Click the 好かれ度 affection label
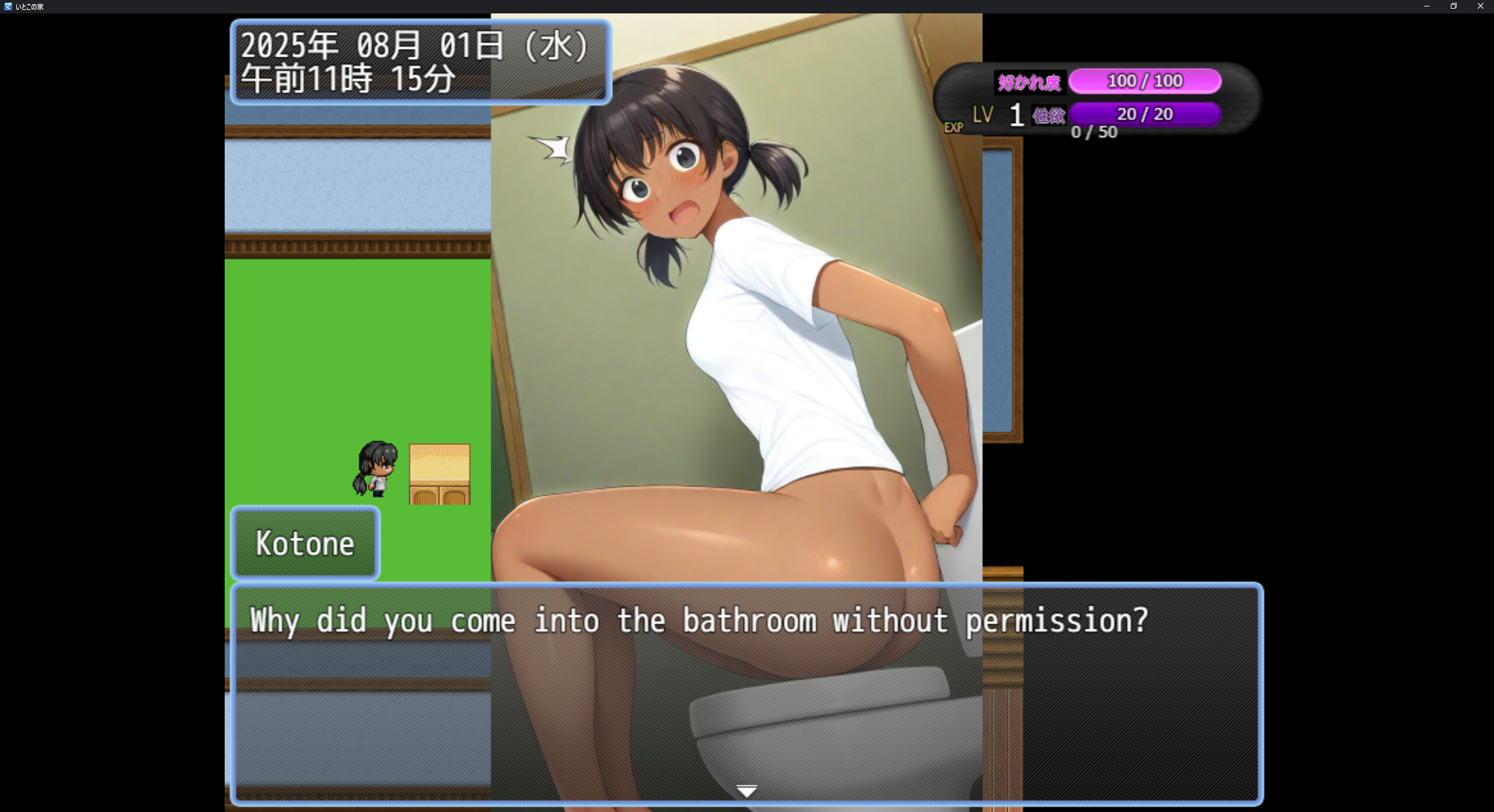The width and height of the screenshot is (1494, 812). [1030, 82]
